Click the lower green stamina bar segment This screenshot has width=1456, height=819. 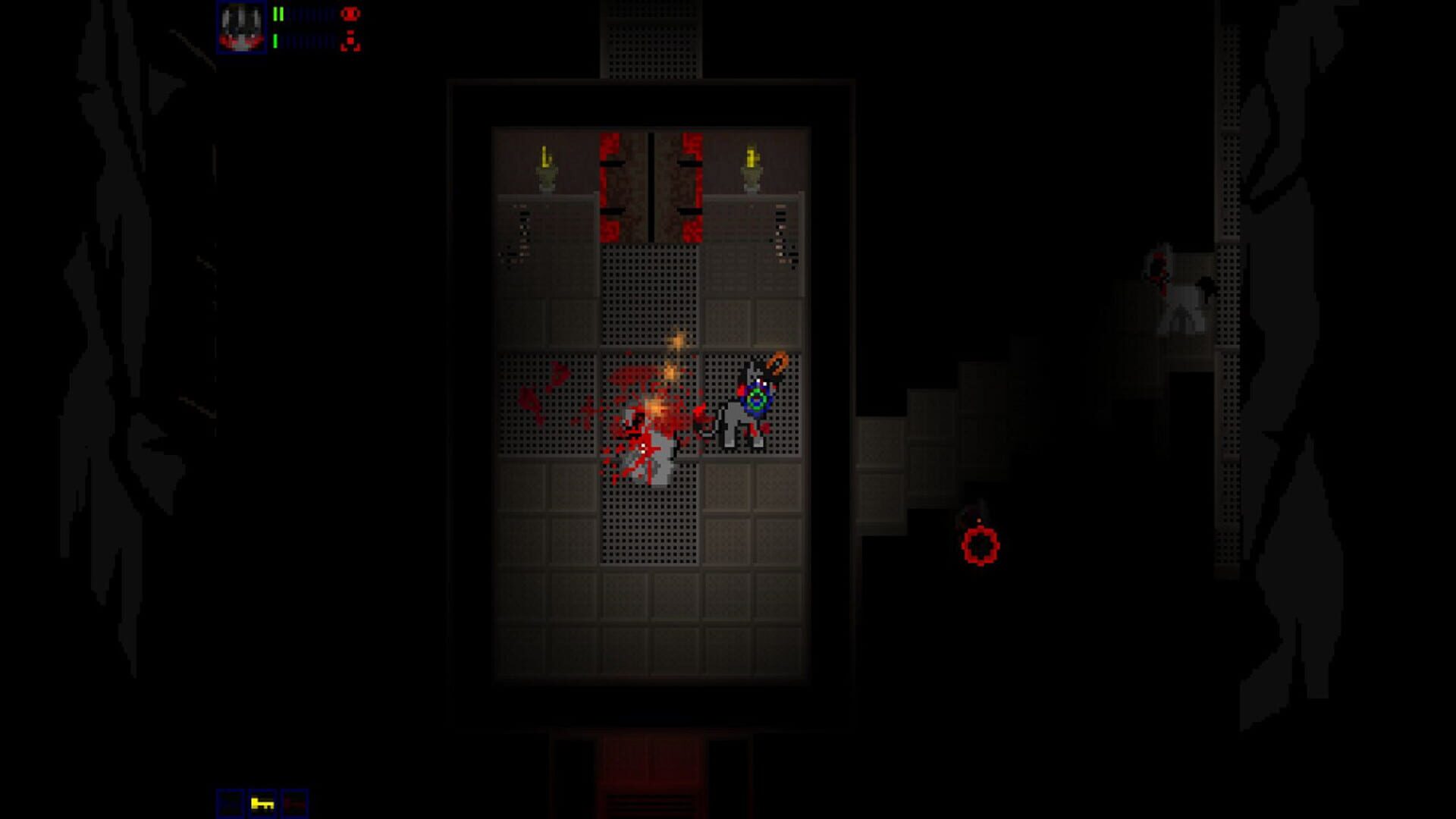(275, 39)
